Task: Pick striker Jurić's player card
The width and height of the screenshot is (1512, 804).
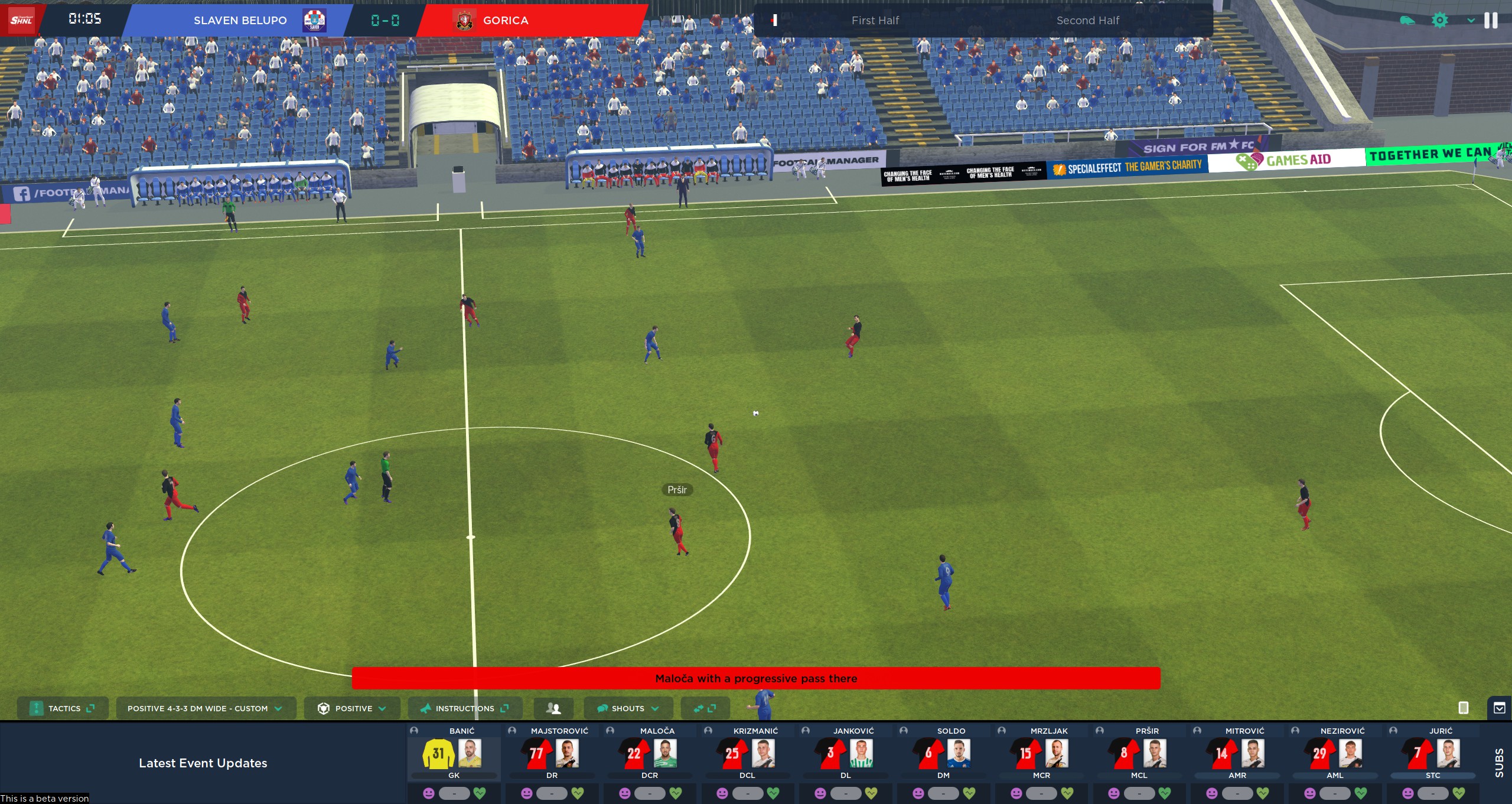Action: [x=1433, y=754]
